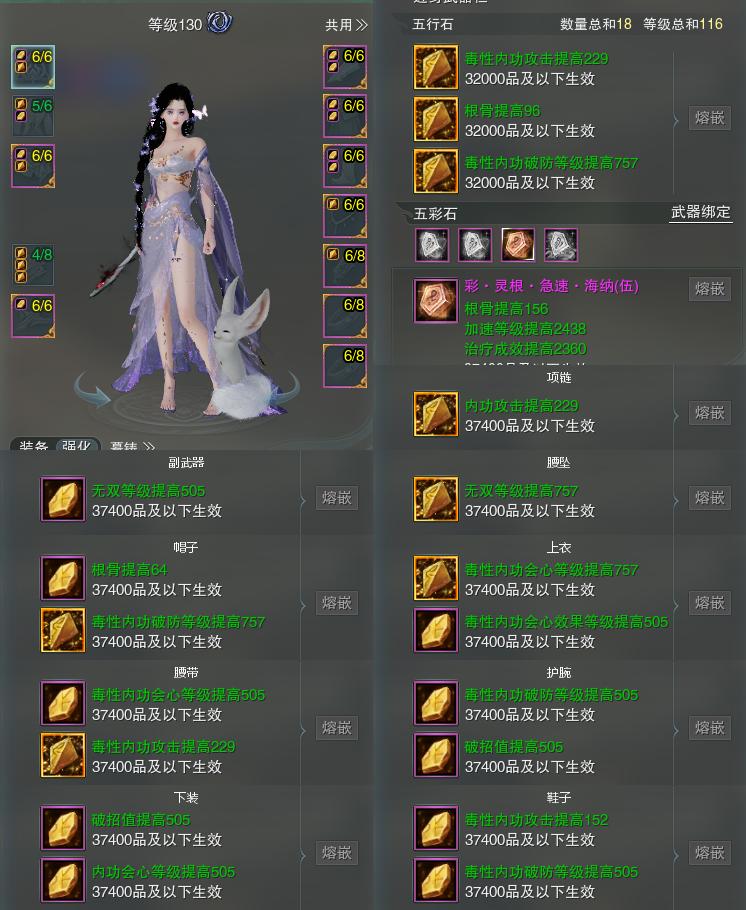Open 熔嵌 for the 护腕 bracers
The height and width of the screenshot is (910, 746).
point(709,728)
